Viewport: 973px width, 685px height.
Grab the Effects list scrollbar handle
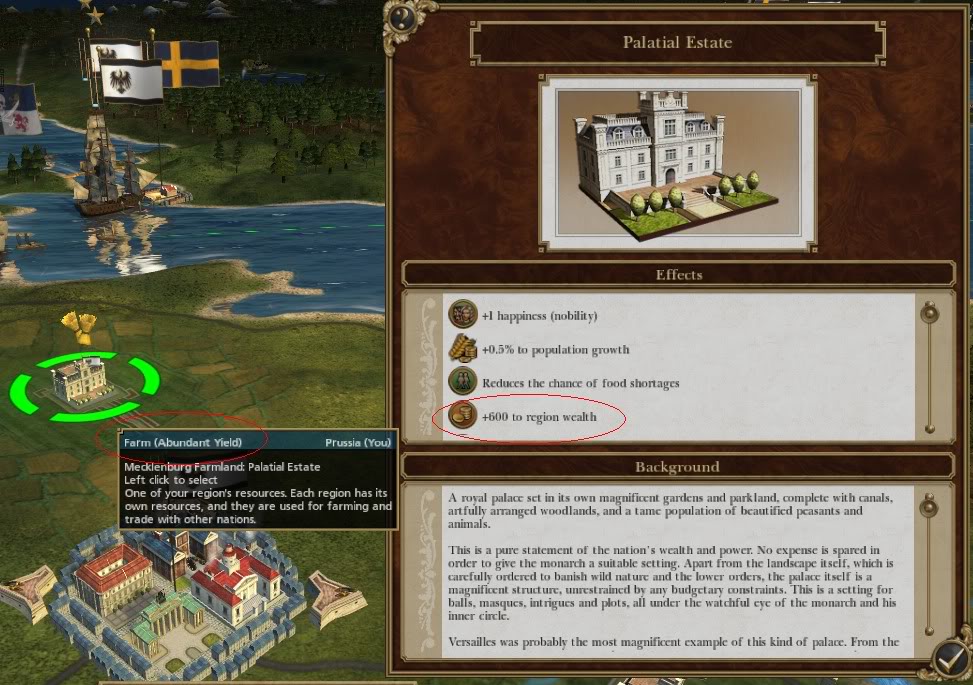coord(930,314)
